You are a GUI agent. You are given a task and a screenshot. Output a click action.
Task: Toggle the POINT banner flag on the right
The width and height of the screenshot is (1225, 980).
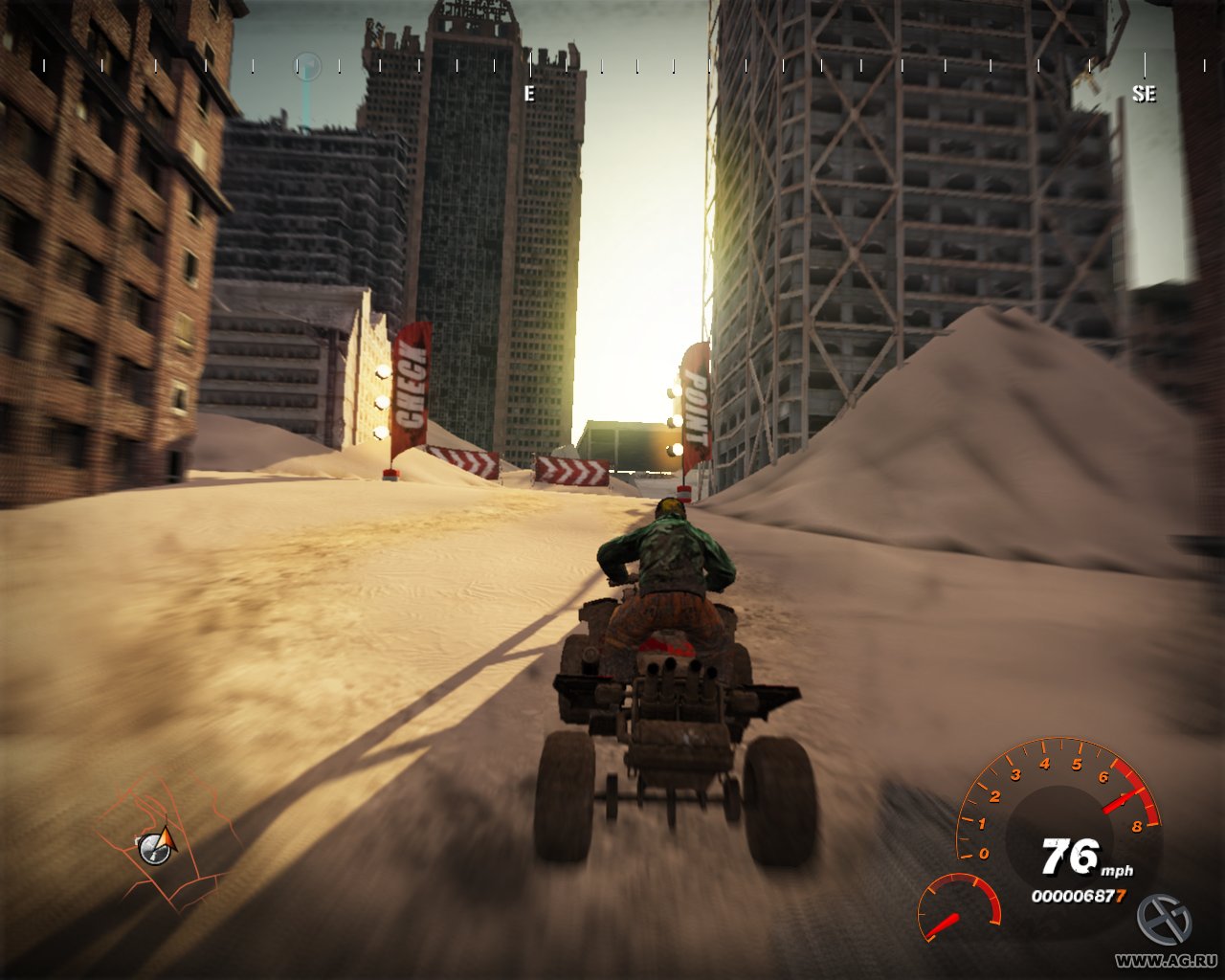coord(696,402)
